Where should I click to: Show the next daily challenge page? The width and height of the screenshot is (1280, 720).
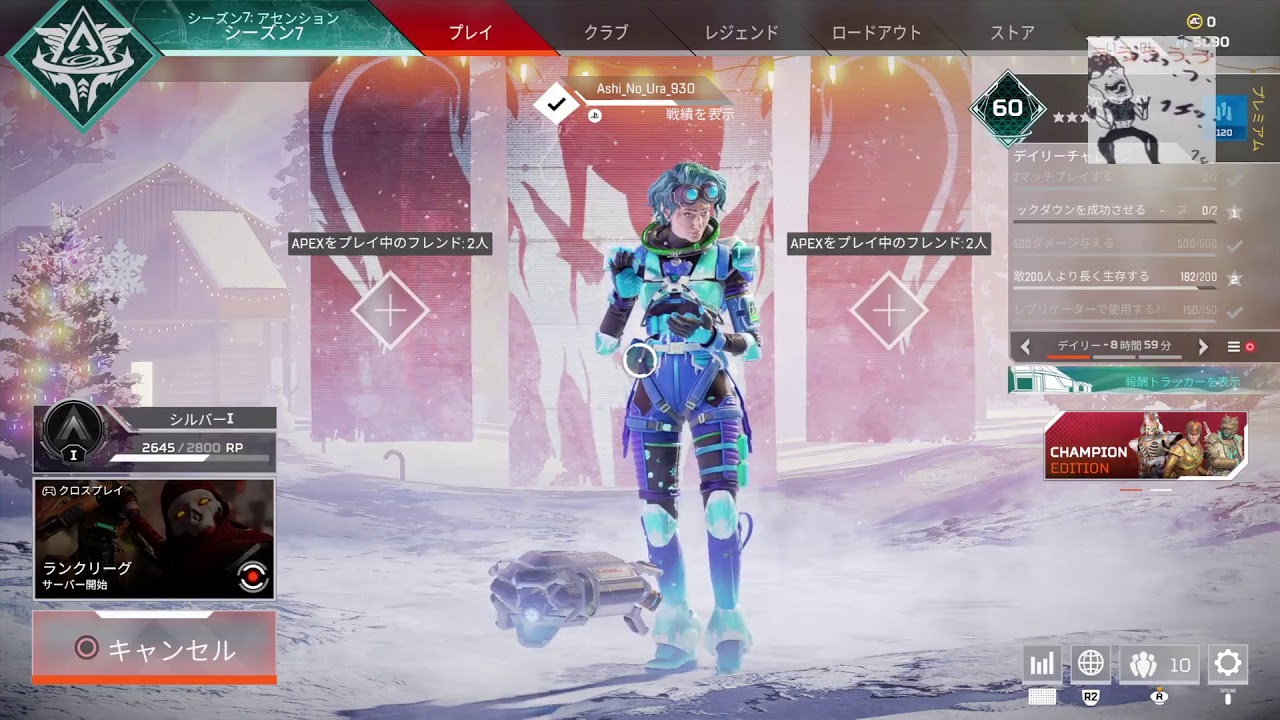click(1203, 347)
